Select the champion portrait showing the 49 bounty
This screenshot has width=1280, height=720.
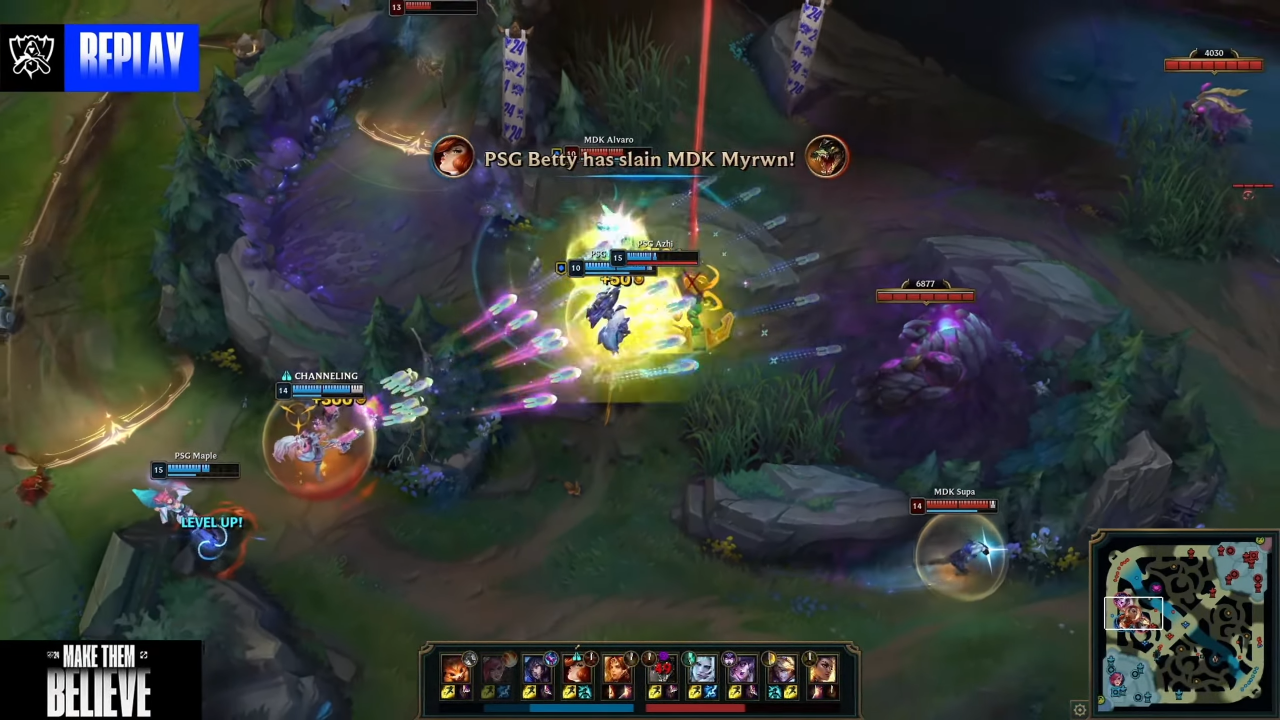(661, 670)
